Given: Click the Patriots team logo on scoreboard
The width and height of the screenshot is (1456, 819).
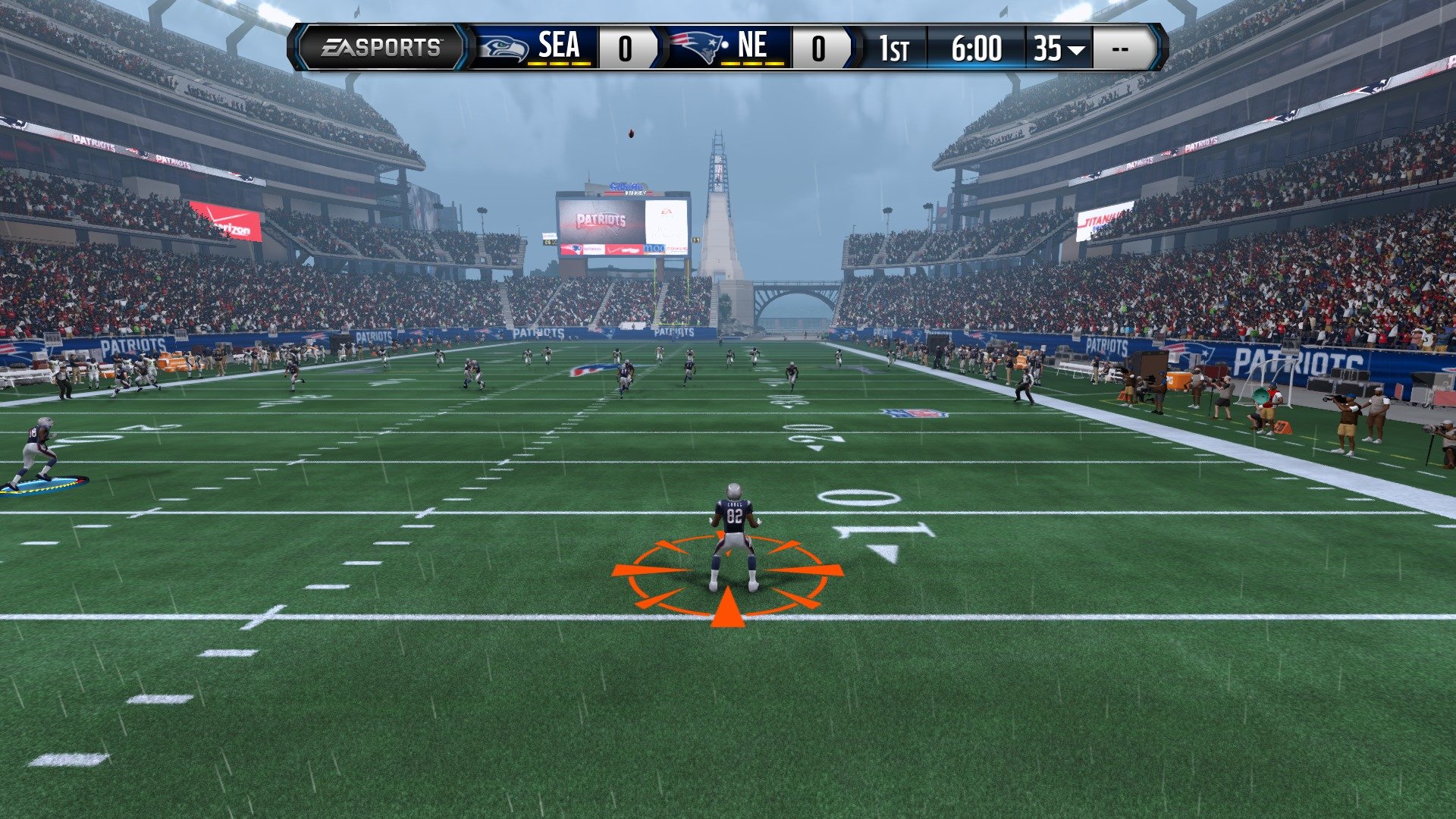Looking at the screenshot, I should [x=694, y=45].
